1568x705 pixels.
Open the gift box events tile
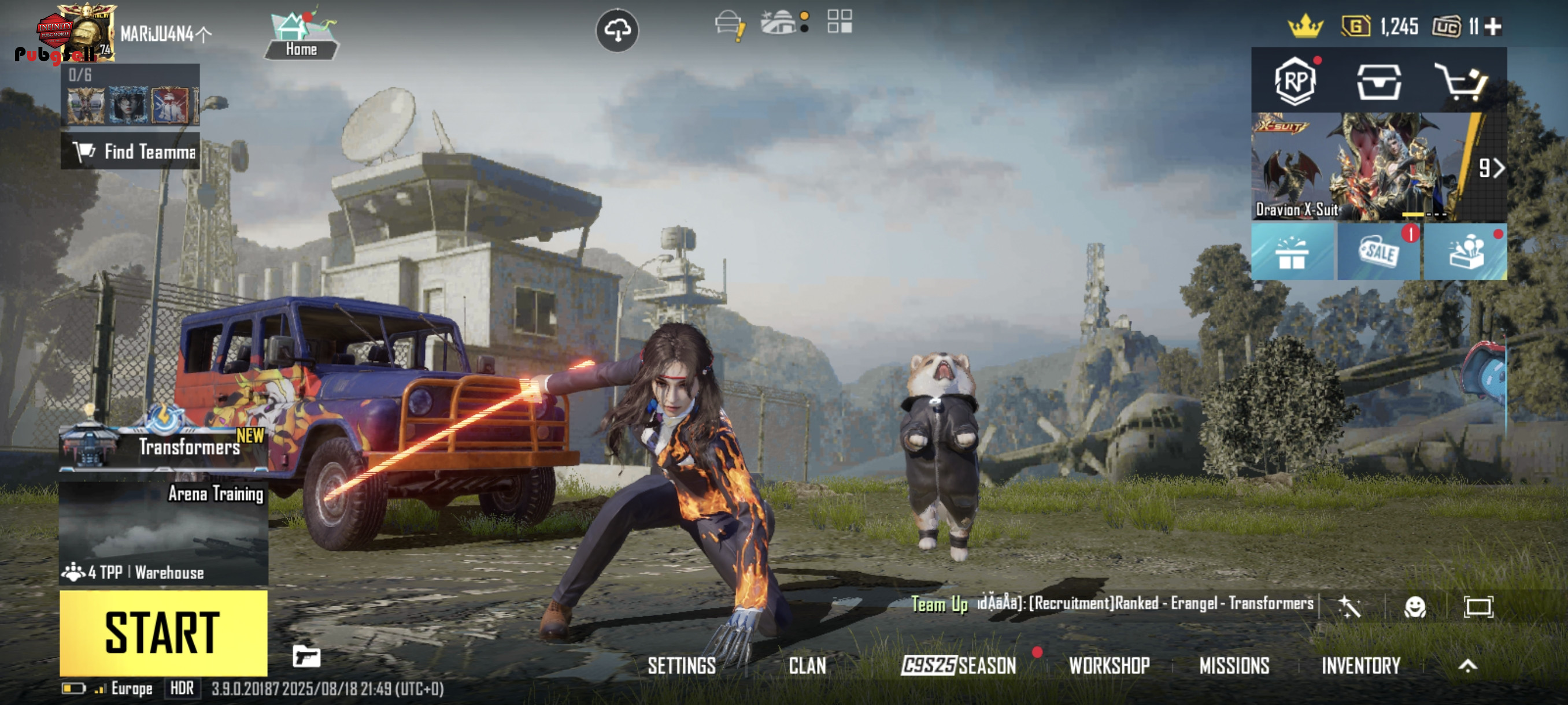tap(1292, 252)
